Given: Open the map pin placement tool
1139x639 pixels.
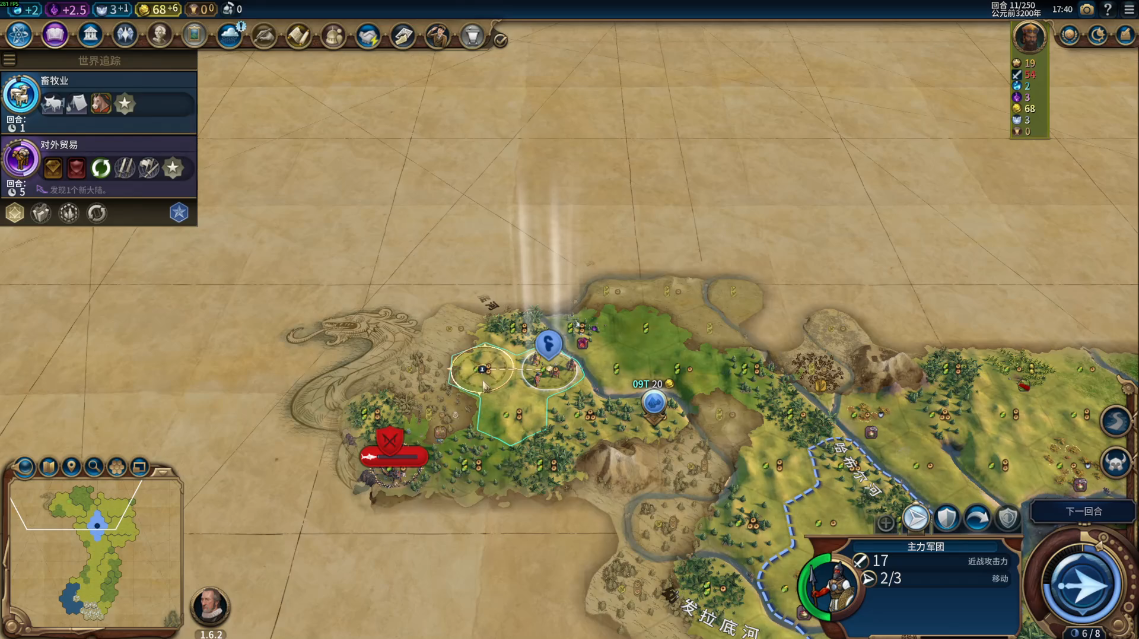Looking at the screenshot, I should 71,466.
